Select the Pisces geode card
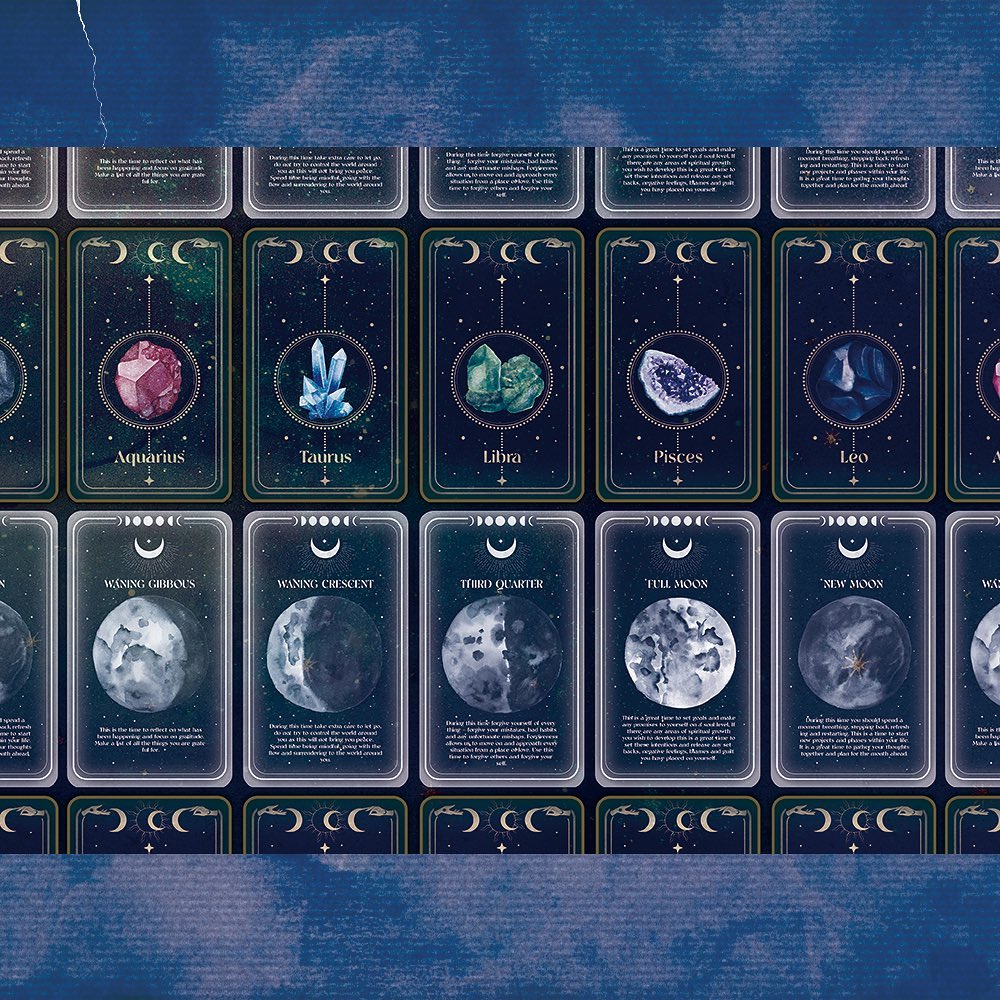This screenshot has width=1000, height=1000. [678, 365]
